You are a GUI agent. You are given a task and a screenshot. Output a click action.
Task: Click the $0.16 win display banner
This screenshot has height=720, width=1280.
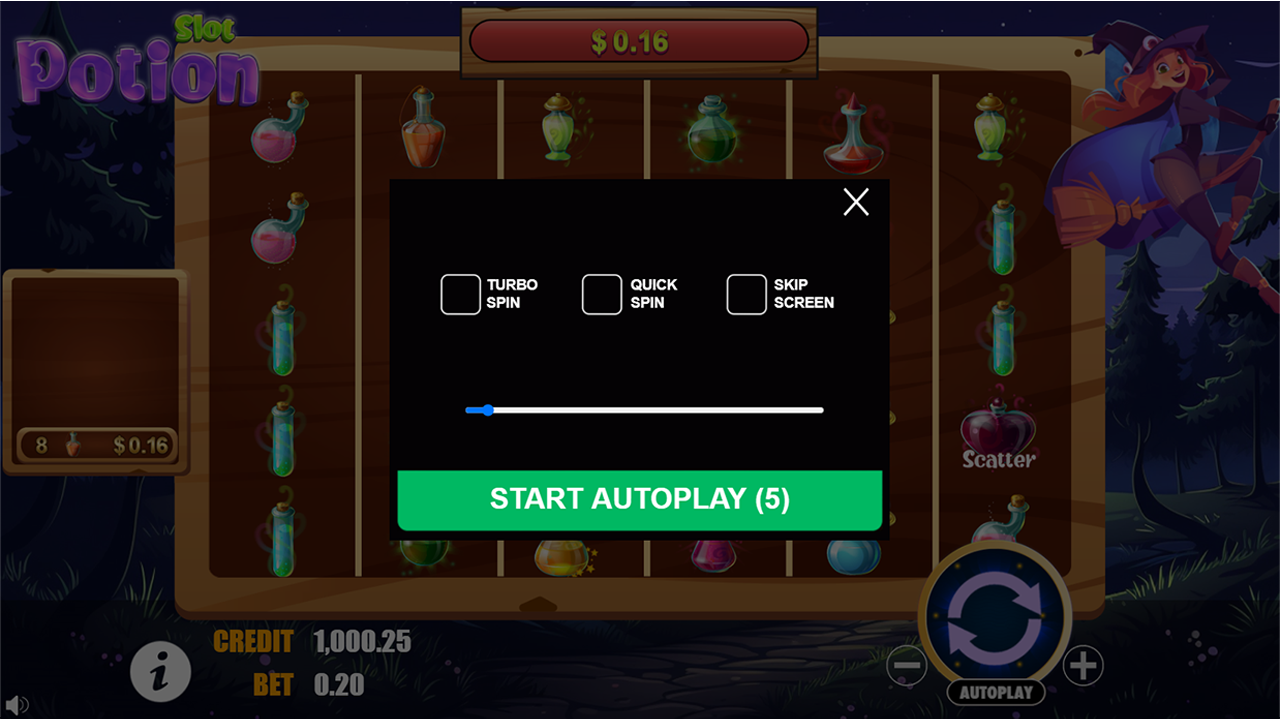pos(638,42)
